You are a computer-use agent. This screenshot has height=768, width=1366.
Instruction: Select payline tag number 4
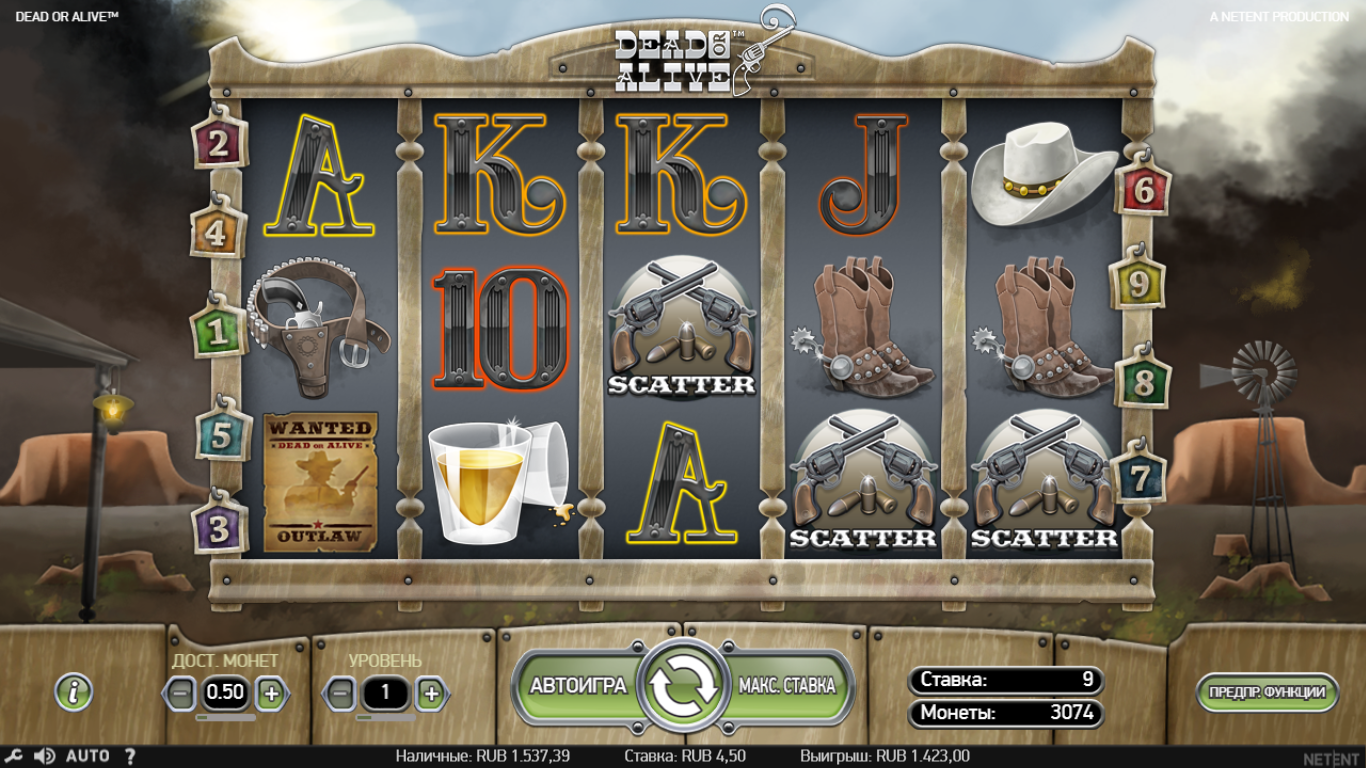(x=217, y=233)
